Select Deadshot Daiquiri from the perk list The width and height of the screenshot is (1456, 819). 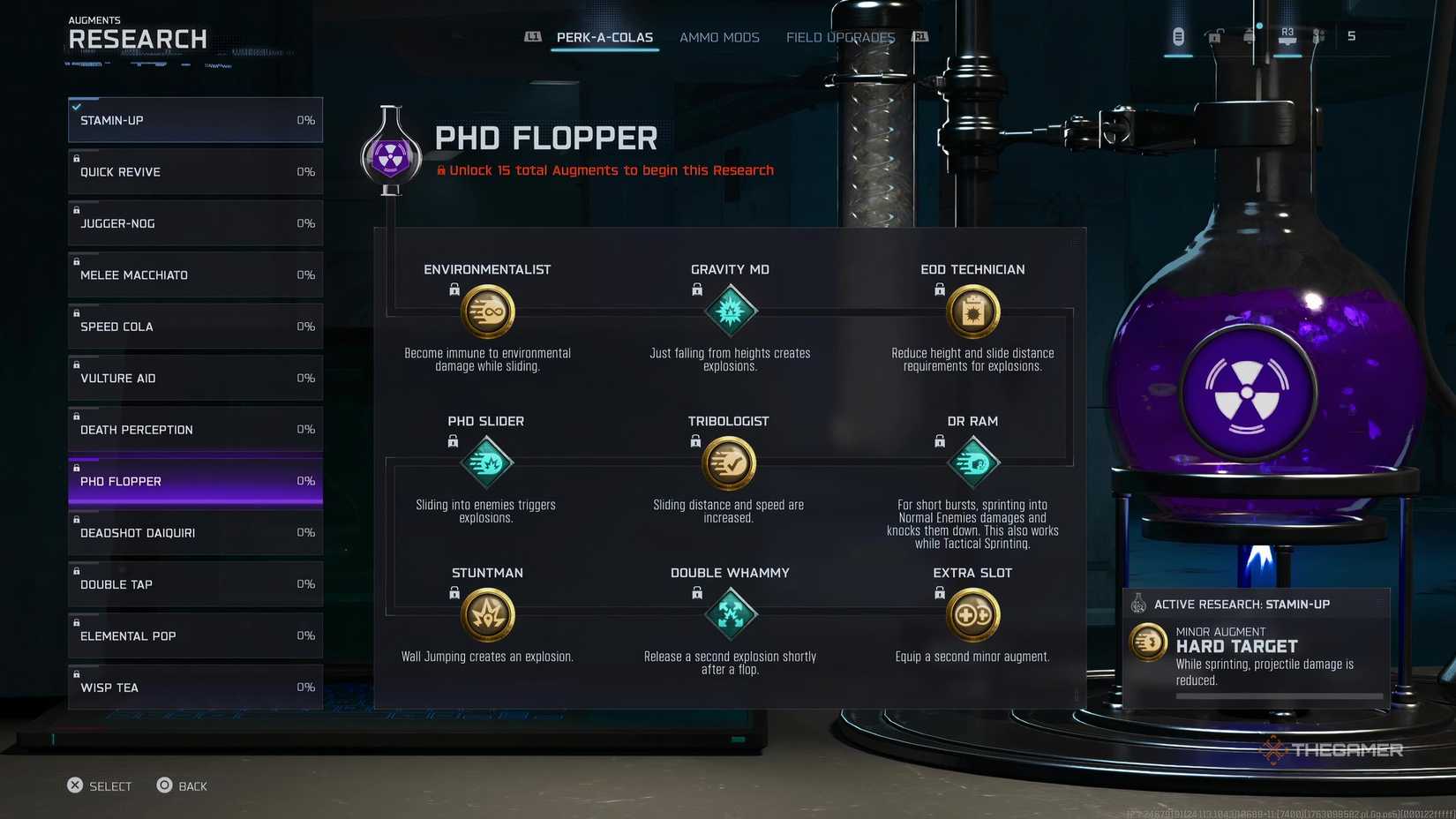(194, 532)
